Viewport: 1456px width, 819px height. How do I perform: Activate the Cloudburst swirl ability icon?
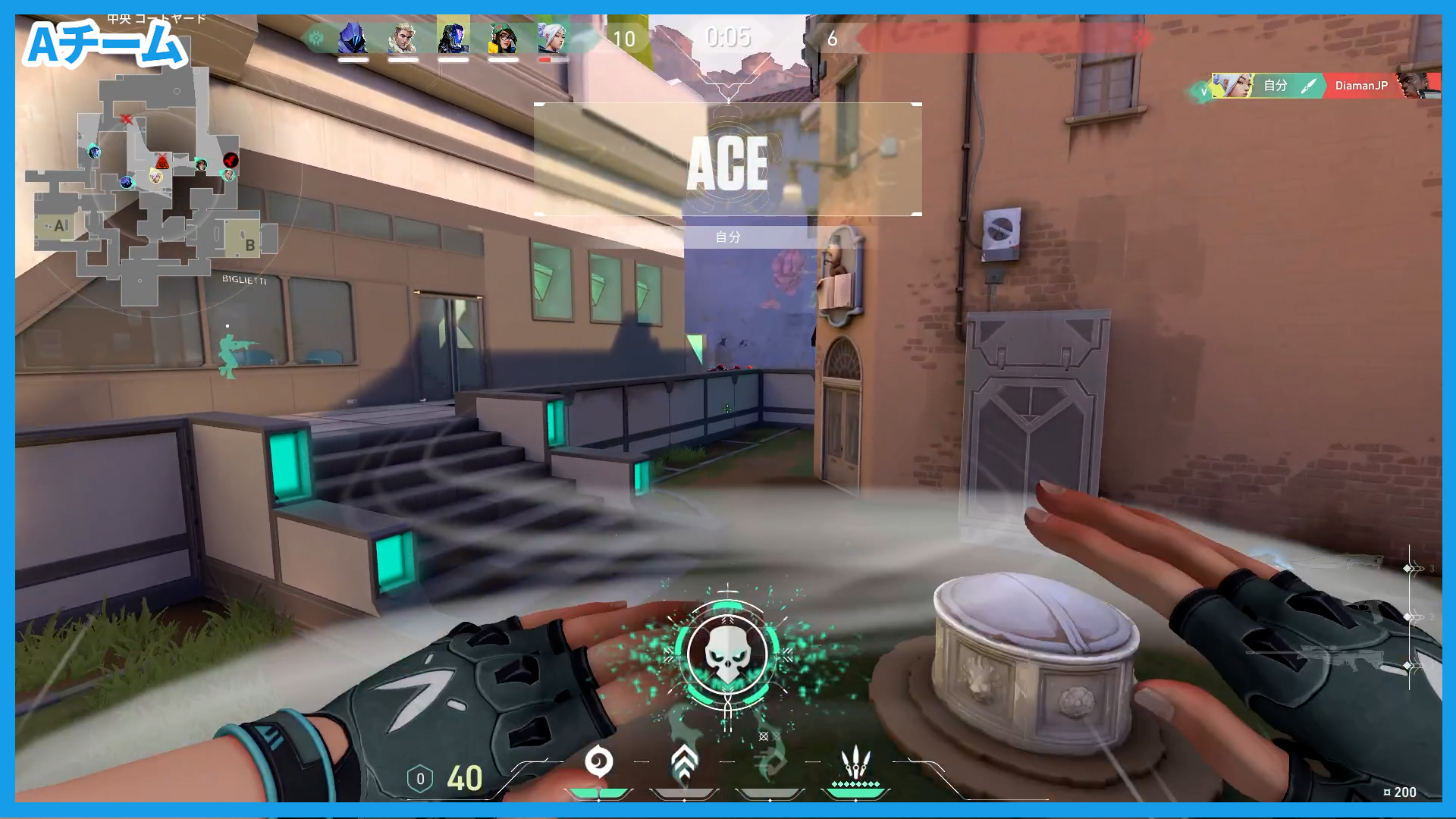click(x=599, y=762)
